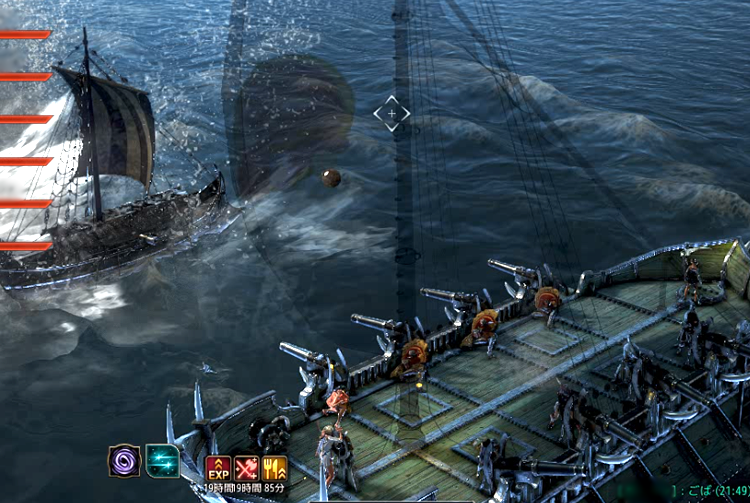Select the teal sparkle skill icon
The width and height of the screenshot is (750, 503).
[162, 461]
